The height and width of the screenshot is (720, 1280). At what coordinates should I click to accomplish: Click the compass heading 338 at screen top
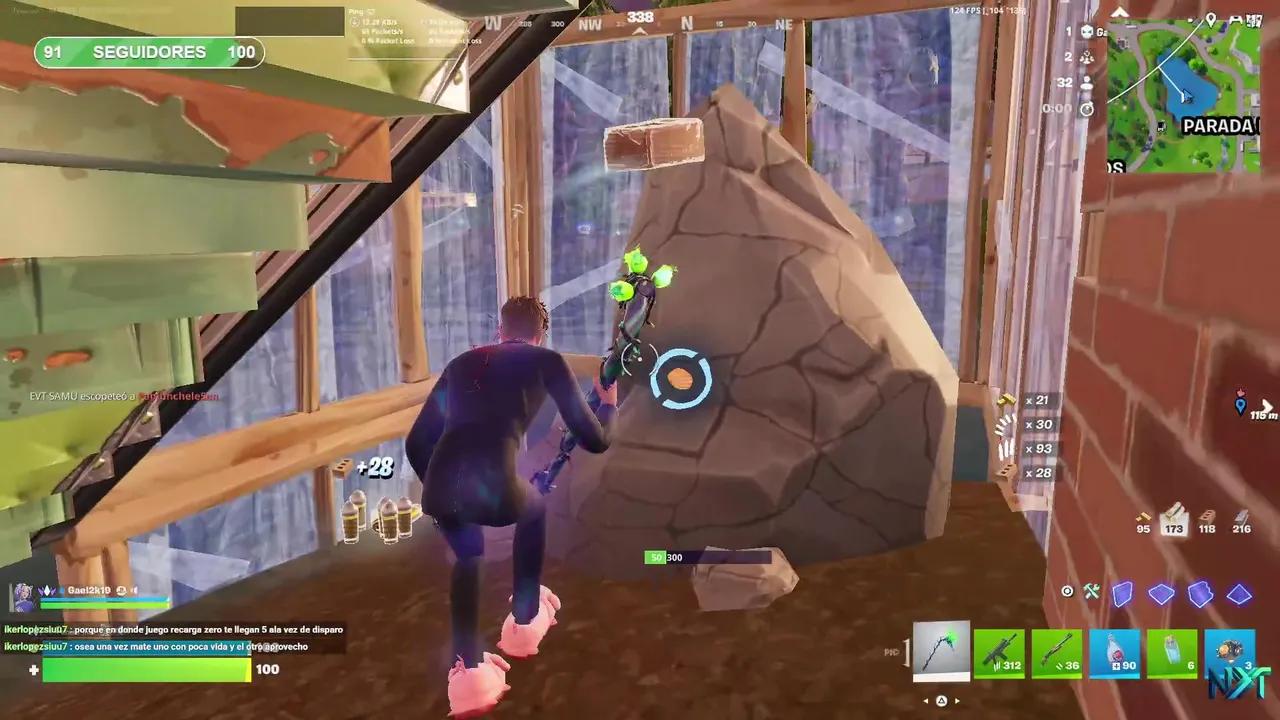point(639,17)
